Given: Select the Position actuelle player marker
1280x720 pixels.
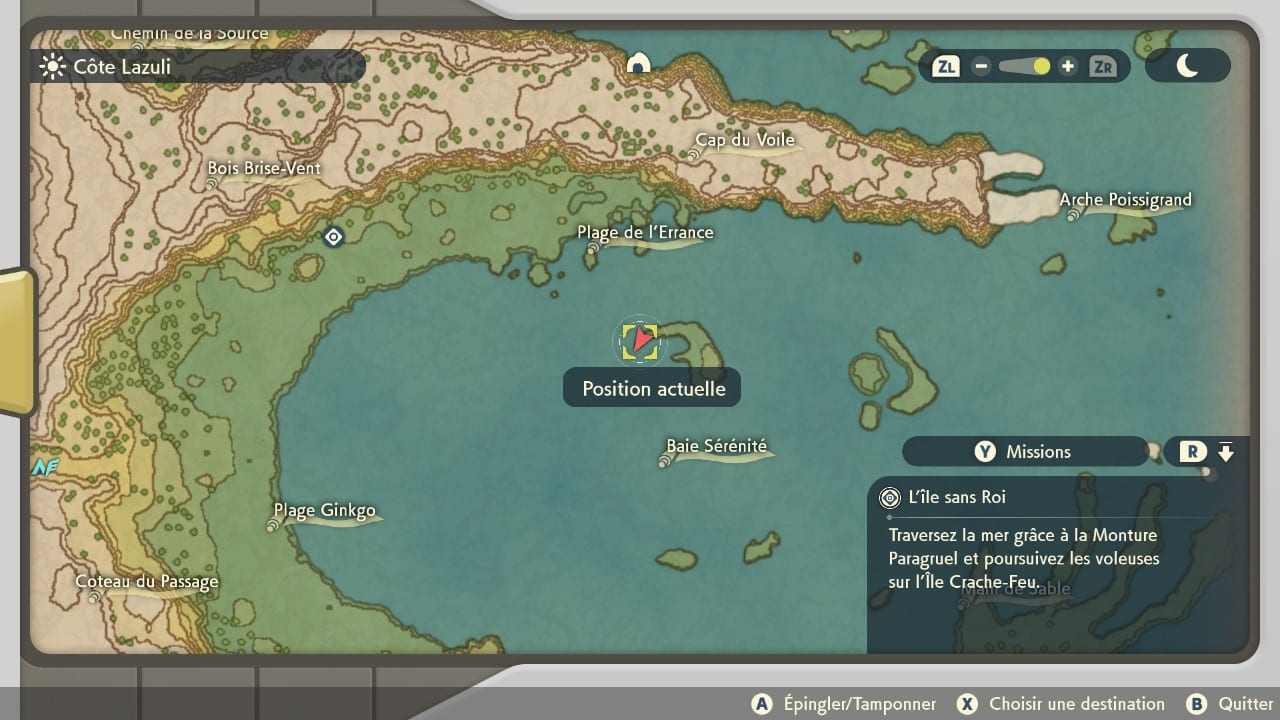Looking at the screenshot, I should click(639, 342).
